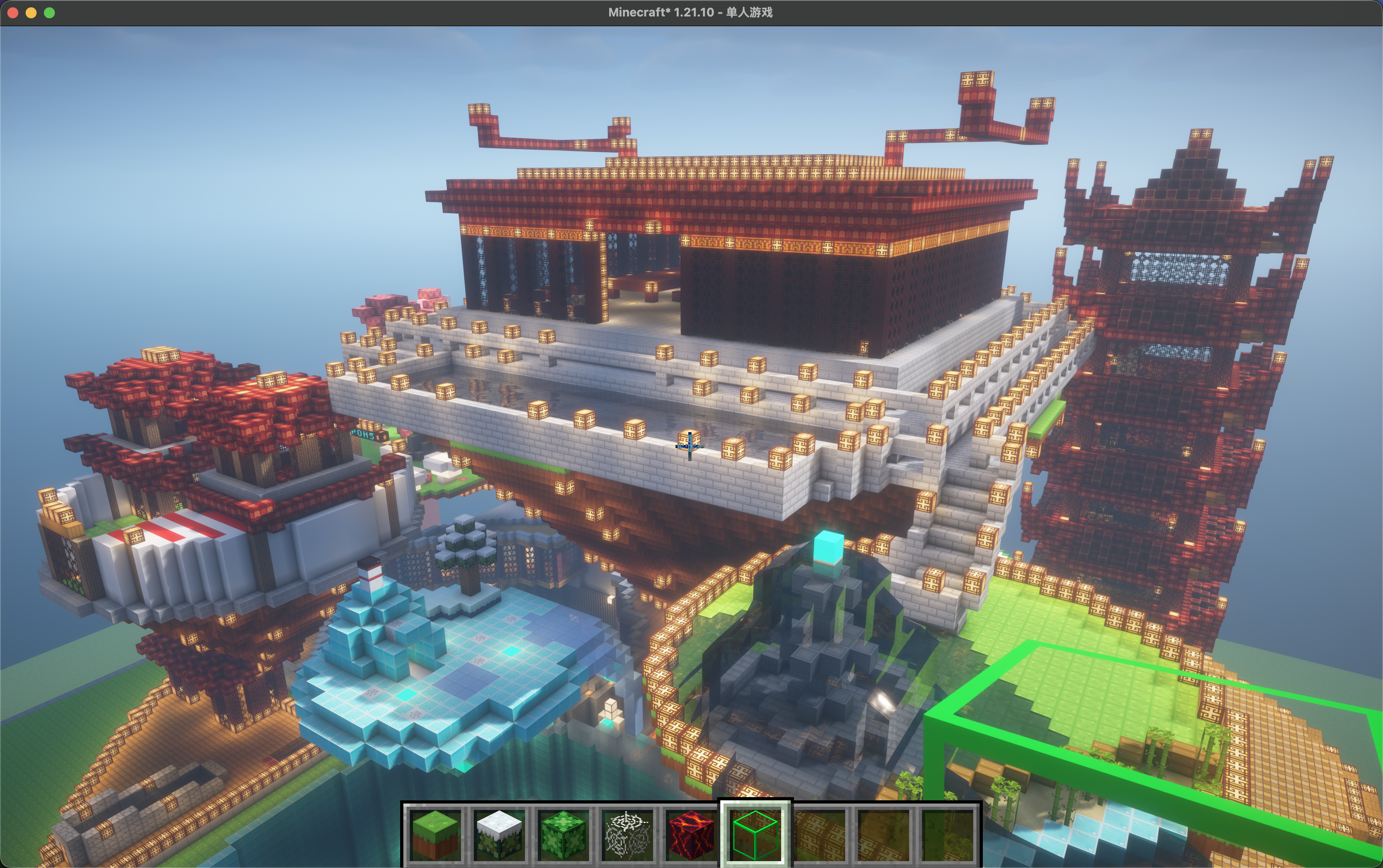Select the red magma block slot
Image resolution: width=1383 pixels, height=868 pixels.
coord(691,834)
